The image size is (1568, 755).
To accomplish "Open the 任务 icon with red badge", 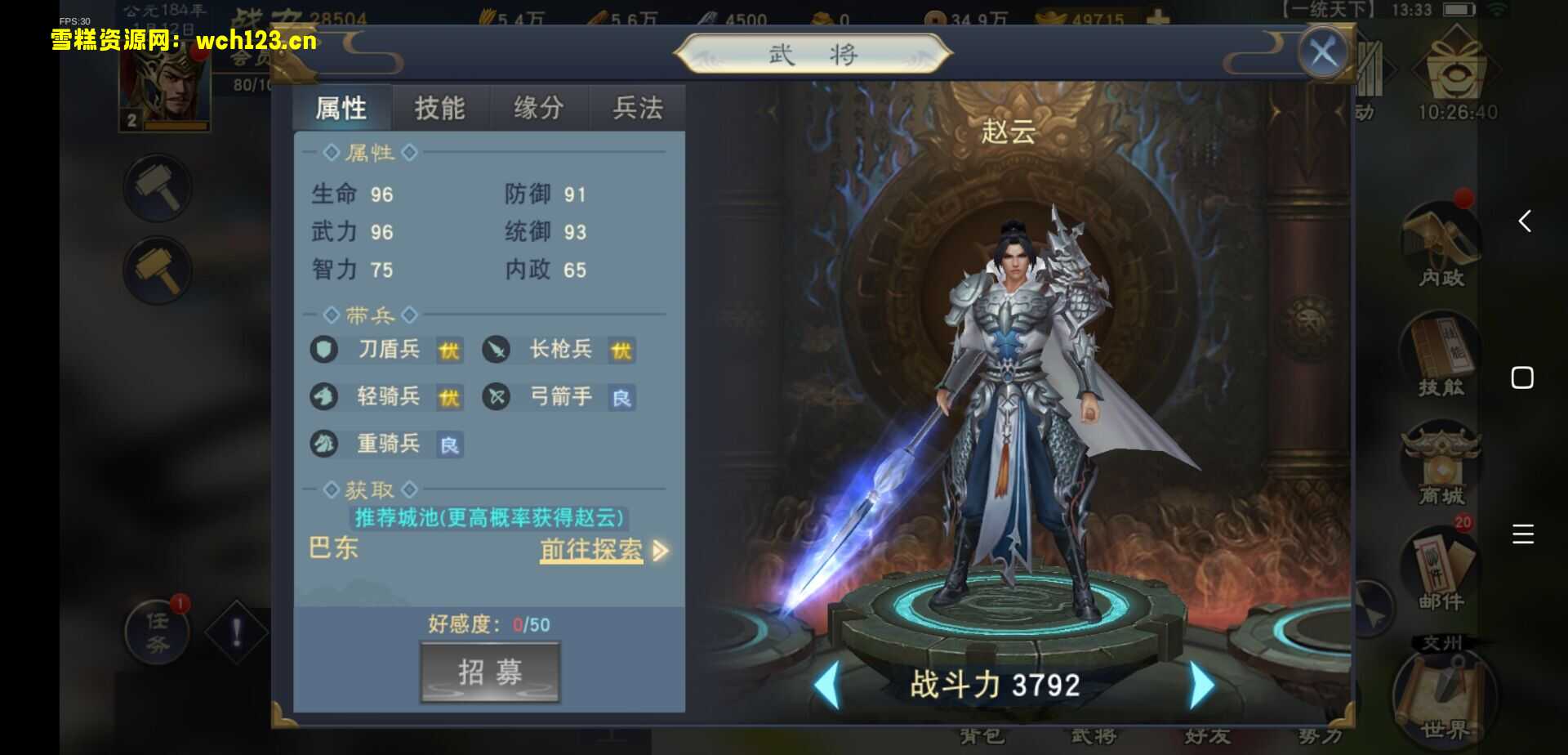I will point(157,633).
